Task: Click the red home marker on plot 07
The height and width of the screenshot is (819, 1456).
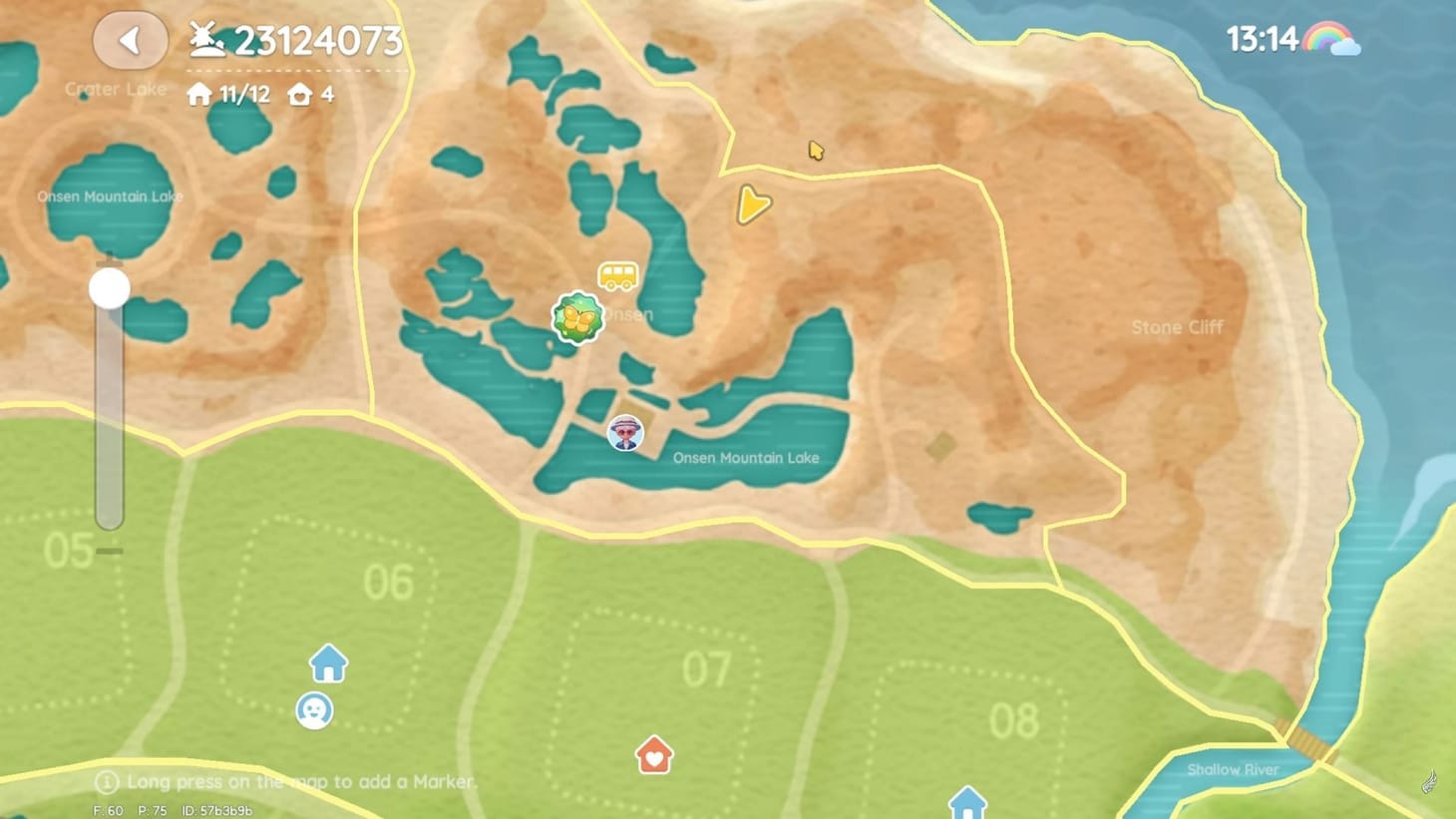Action: click(x=653, y=756)
